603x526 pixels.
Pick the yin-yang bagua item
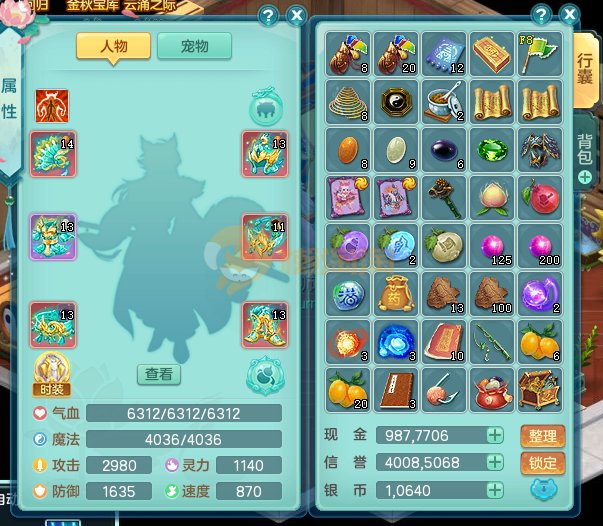tap(397, 101)
